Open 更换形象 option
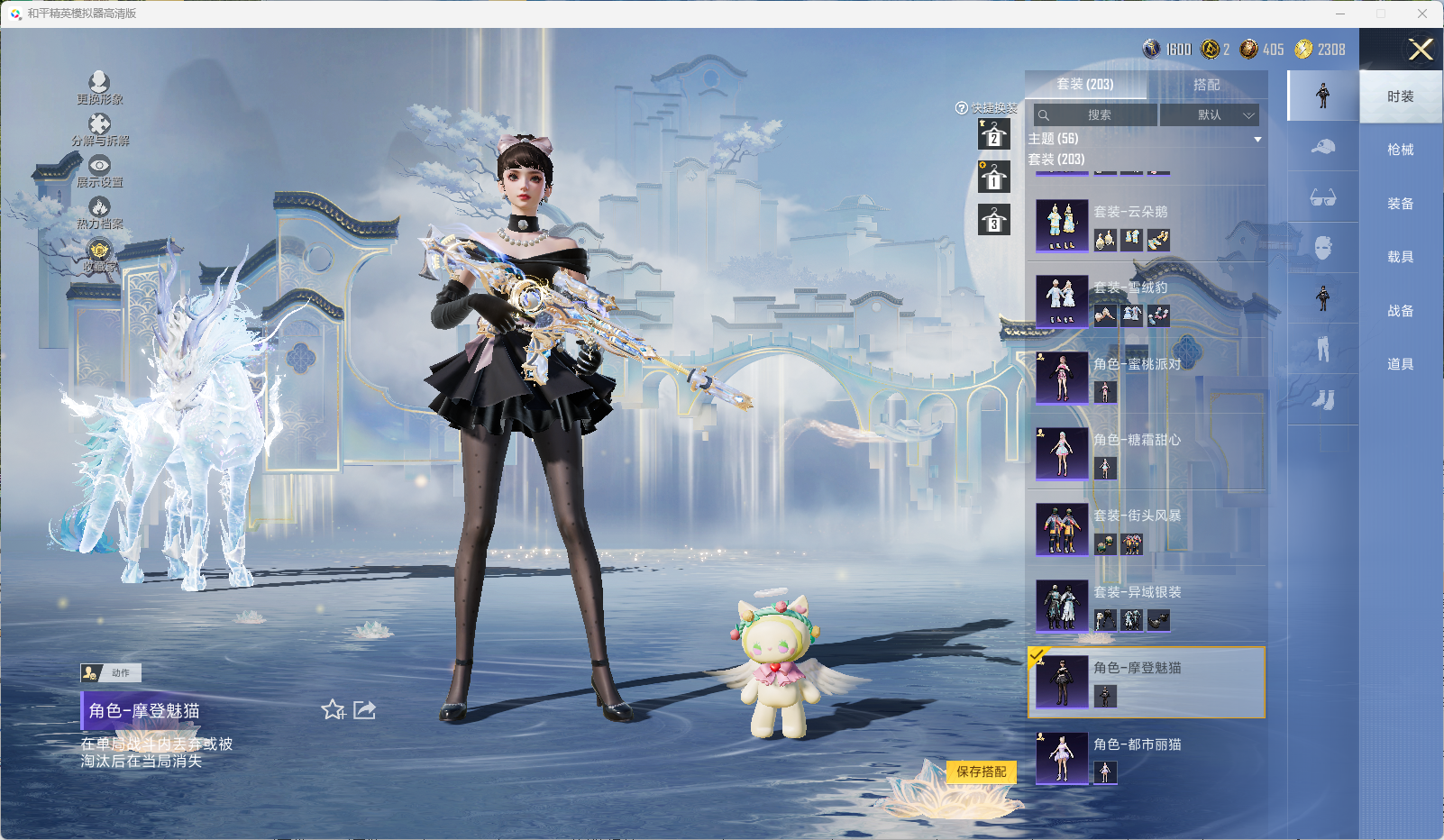This screenshot has height=840, width=1444. click(99, 87)
